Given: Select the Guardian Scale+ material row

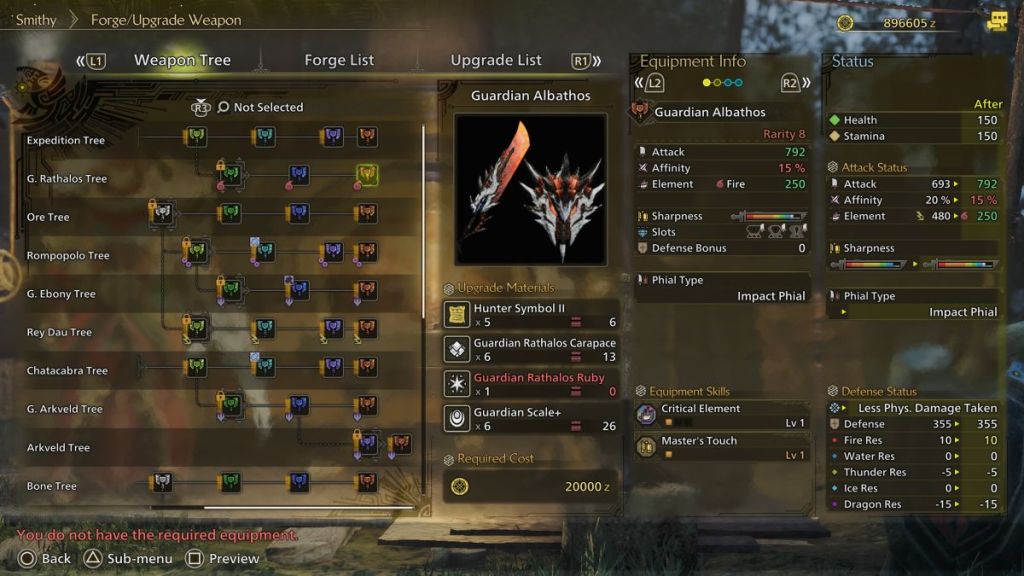Looking at the screenshot, I should [x=530, y=418].
